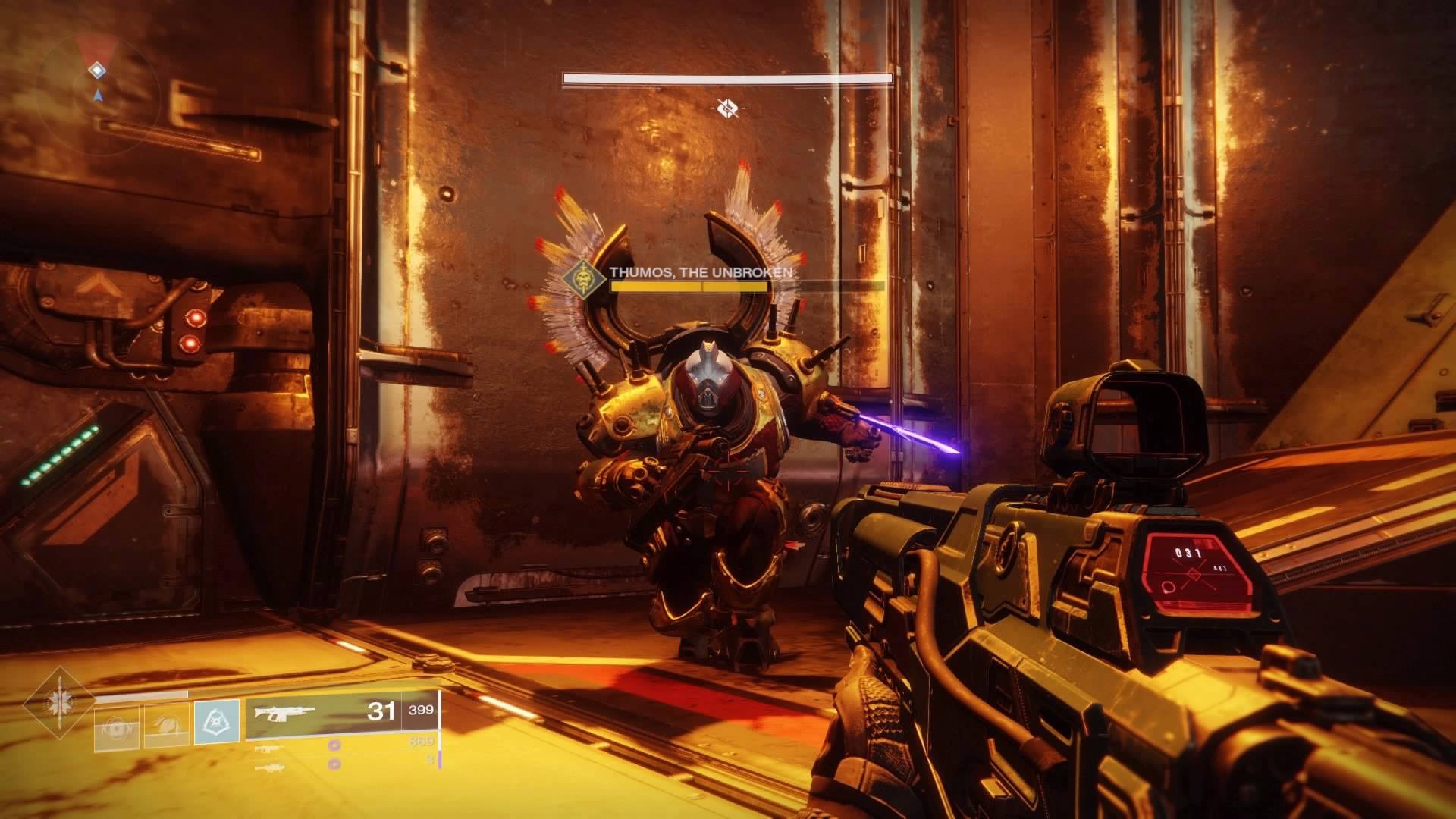Activate the diamond-shaped super ability icon

click(x=58, y=703)
